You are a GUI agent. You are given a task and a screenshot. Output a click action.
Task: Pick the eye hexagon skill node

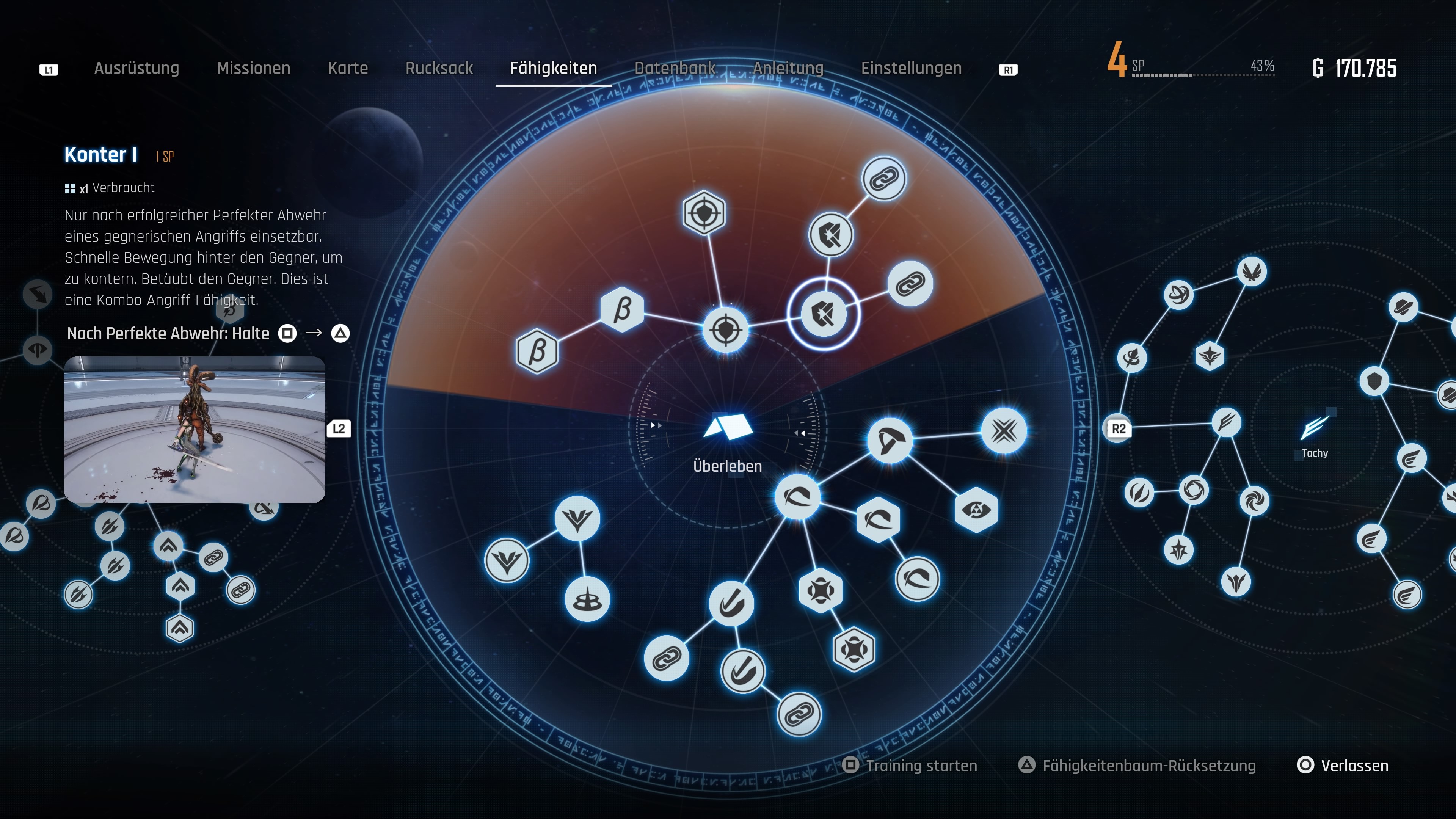976,510
